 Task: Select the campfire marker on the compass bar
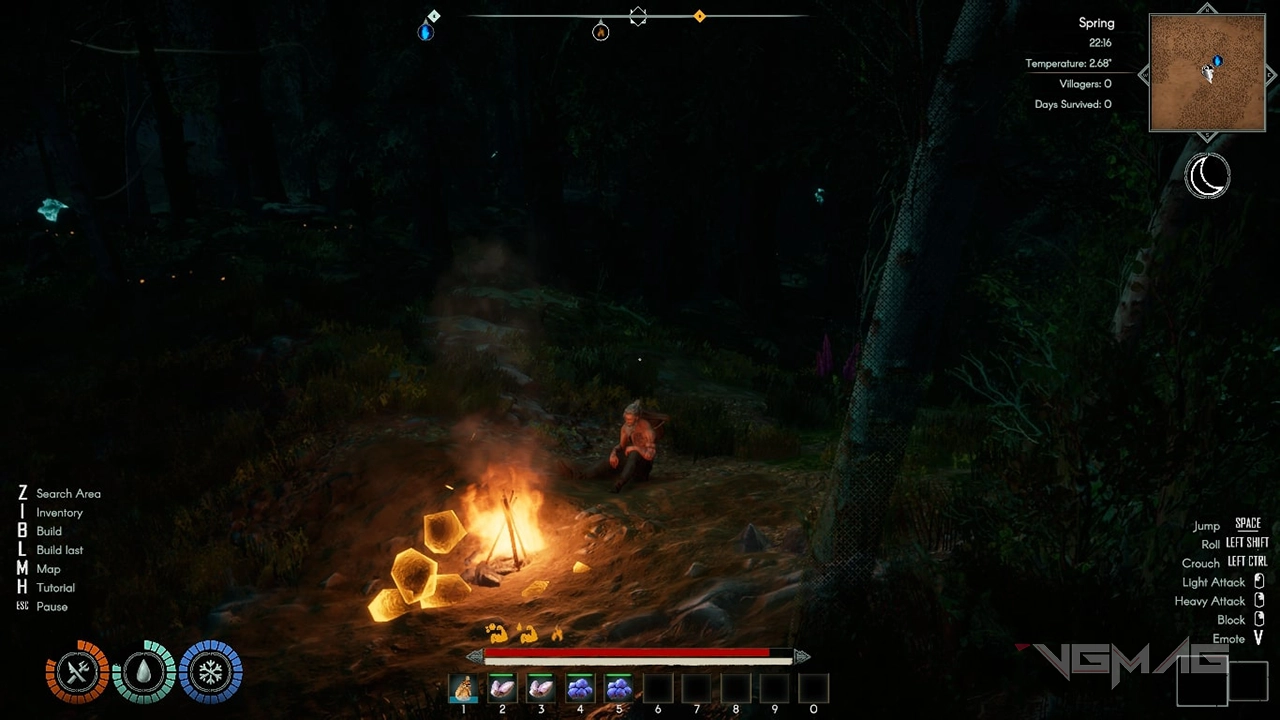point(600,32)
